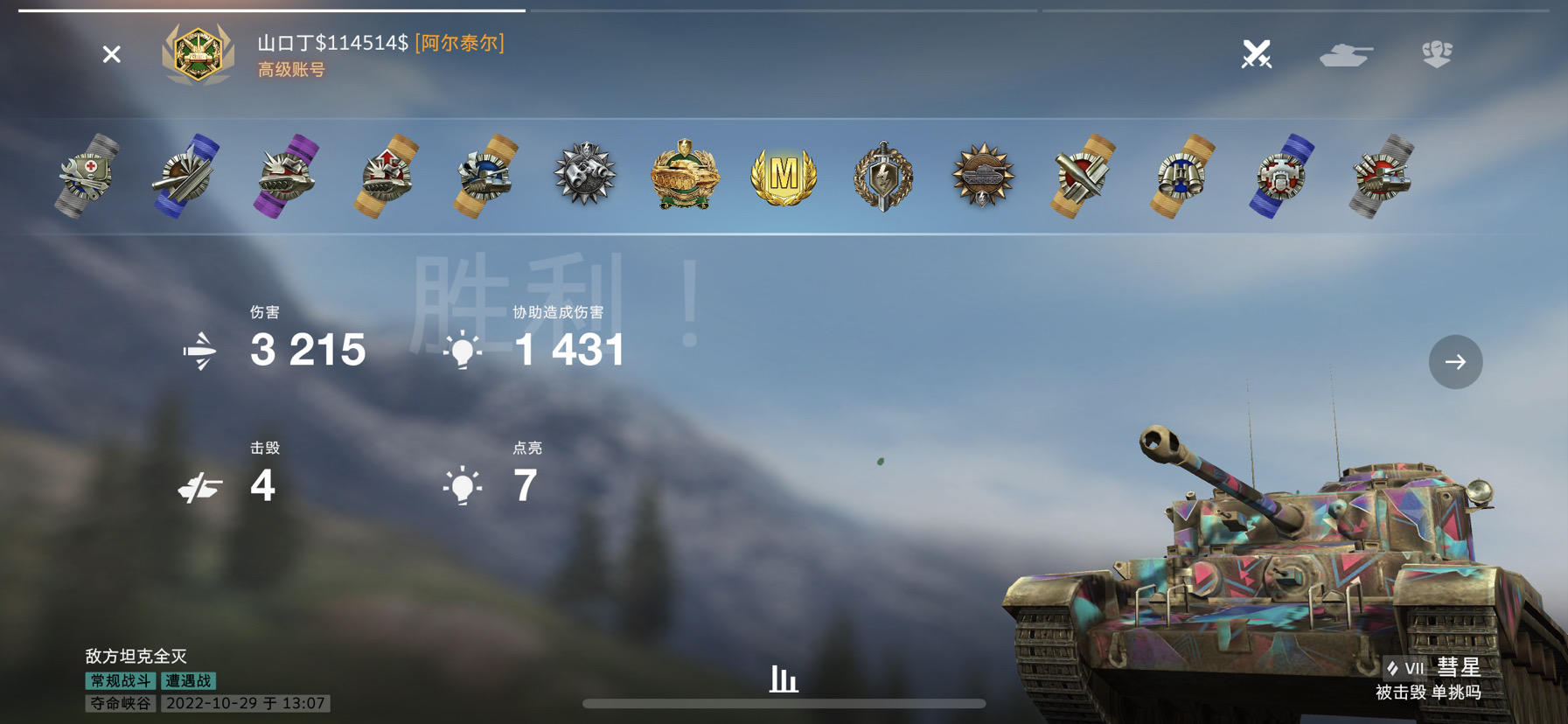
Task: View the bronze sun tank medal
Action: [981, 175]
